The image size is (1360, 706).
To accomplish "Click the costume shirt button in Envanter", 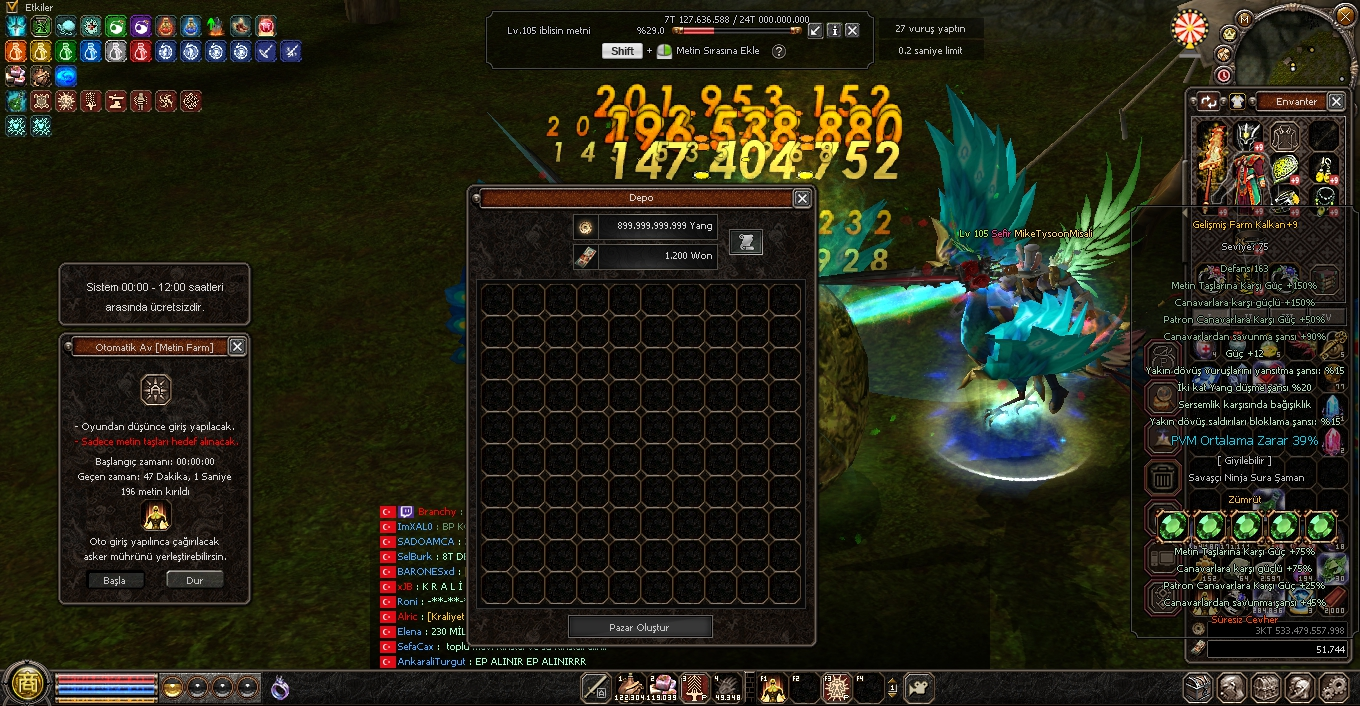I will coord(1237,101).
